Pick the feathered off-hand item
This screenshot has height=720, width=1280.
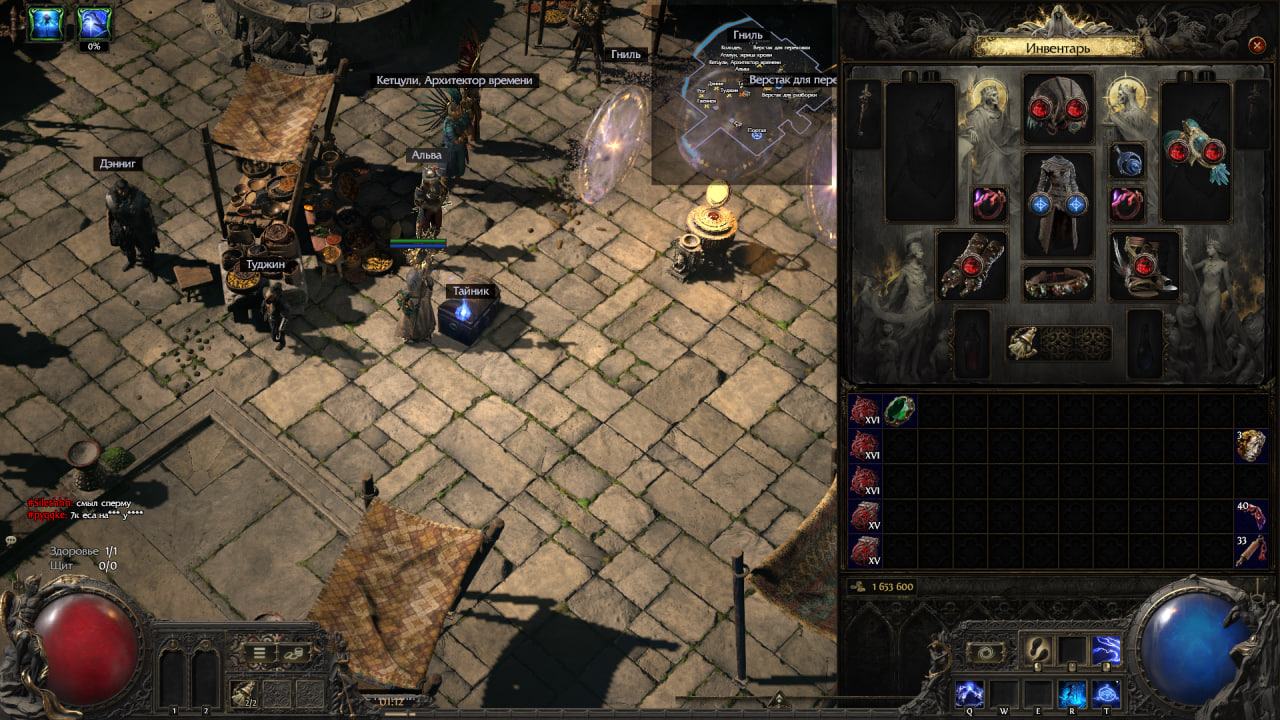click(x=1195, y=151)
